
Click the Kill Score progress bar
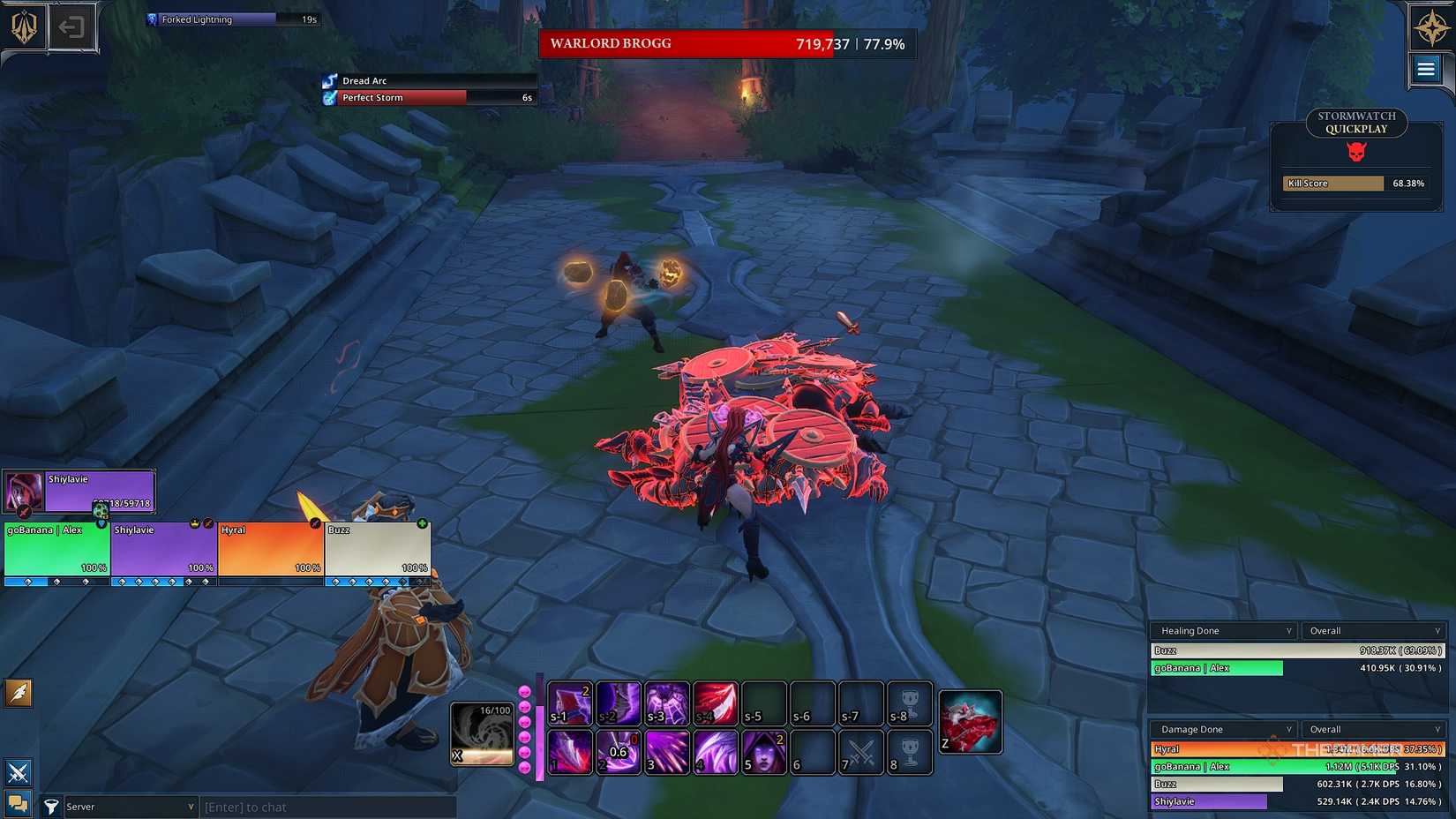(x=1332, y=183)
